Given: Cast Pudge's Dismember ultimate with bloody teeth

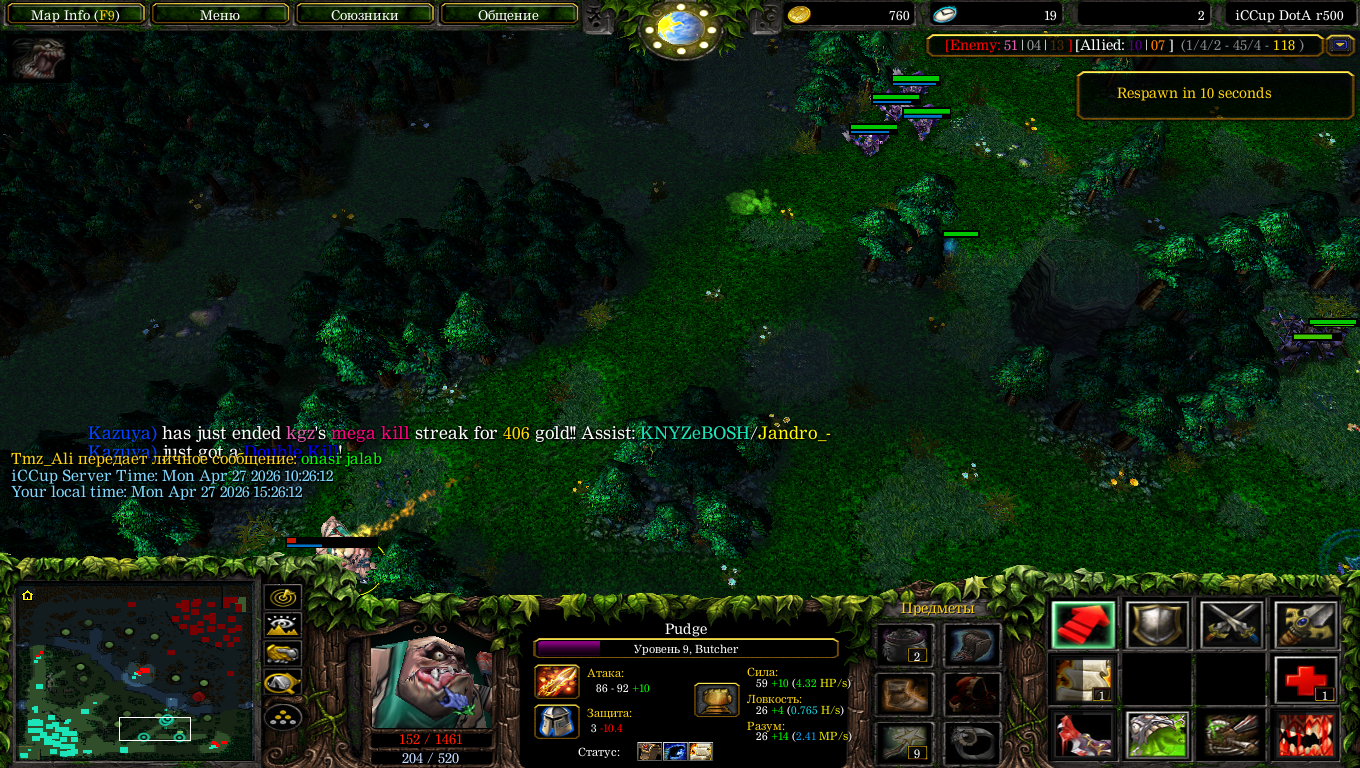Looking at the screenshot, I should click(x=1306, y=735).
